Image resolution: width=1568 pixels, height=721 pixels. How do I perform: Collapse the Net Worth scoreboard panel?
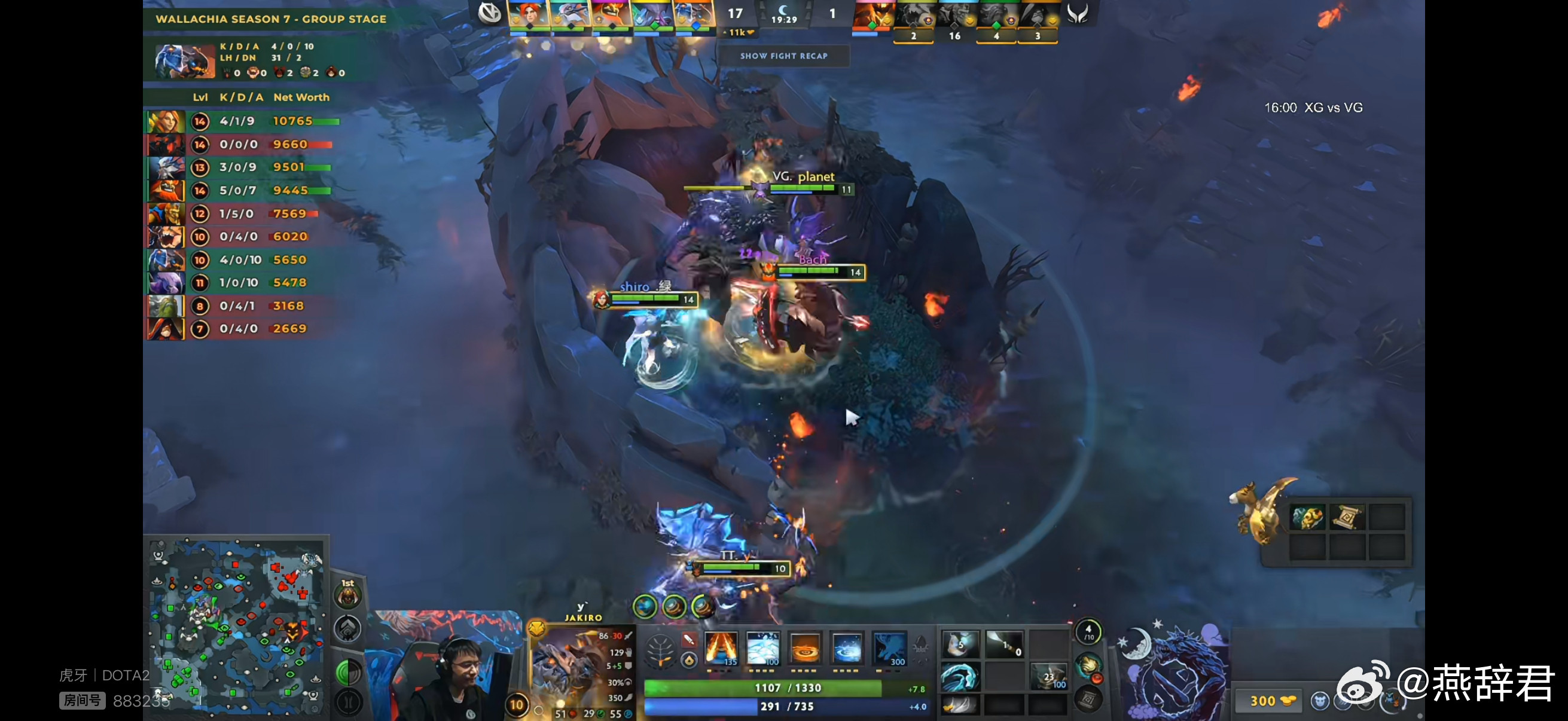[x=301, y=97]
